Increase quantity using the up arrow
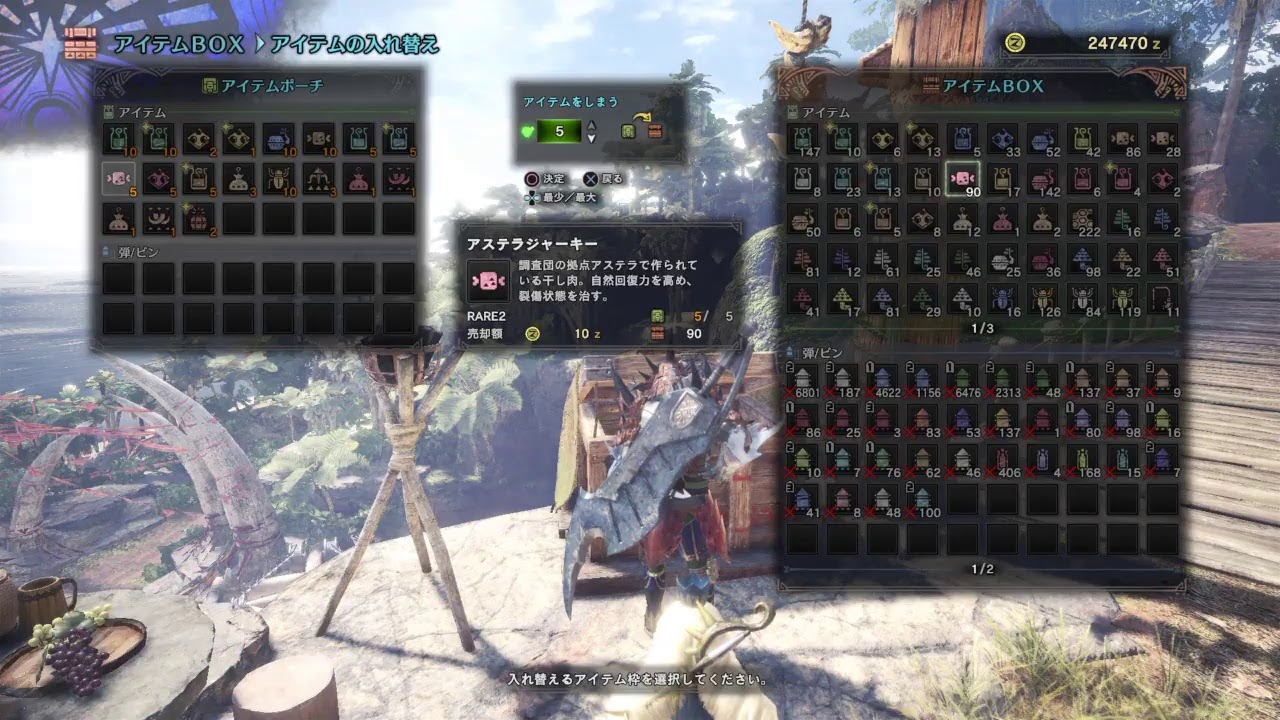 [591, 125]
